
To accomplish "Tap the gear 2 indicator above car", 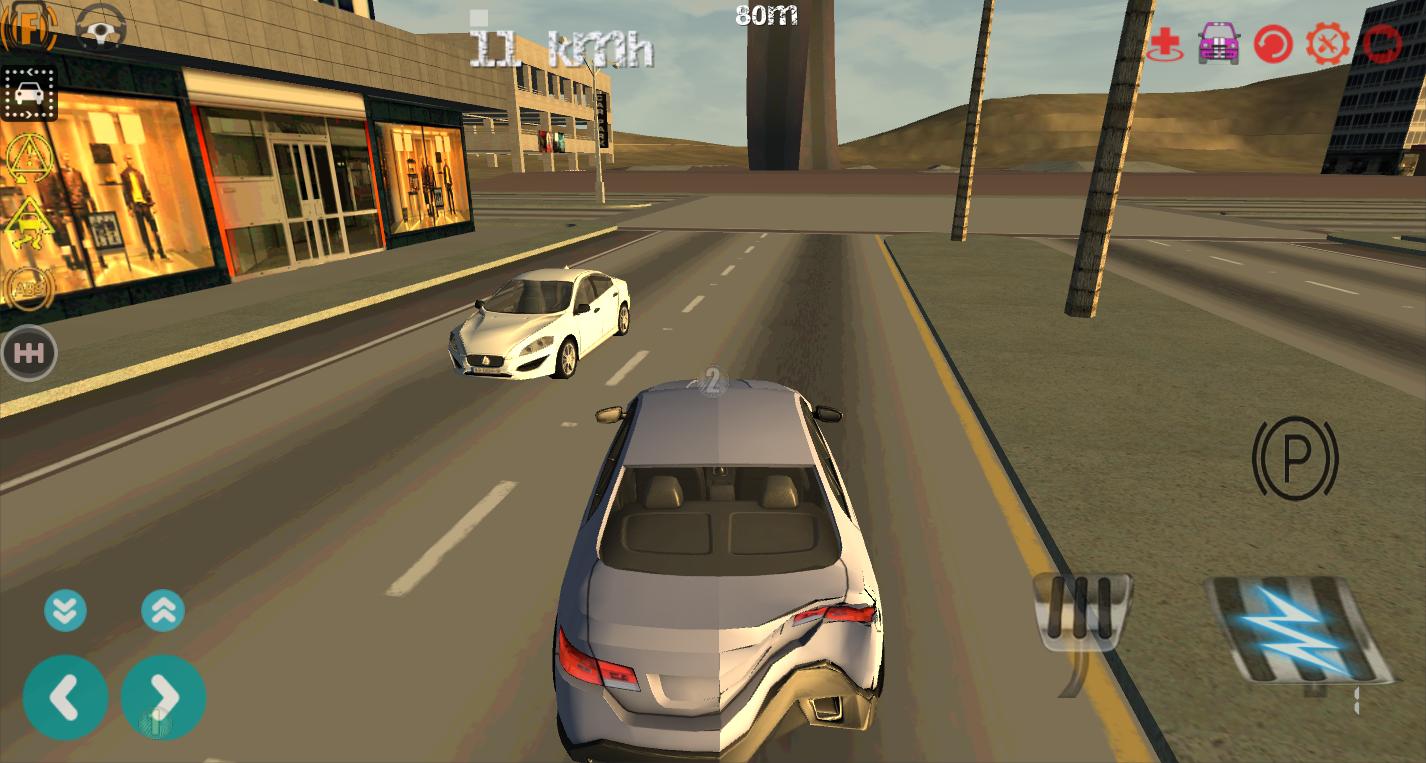I will pyautogui.click(x=714, y=381).
